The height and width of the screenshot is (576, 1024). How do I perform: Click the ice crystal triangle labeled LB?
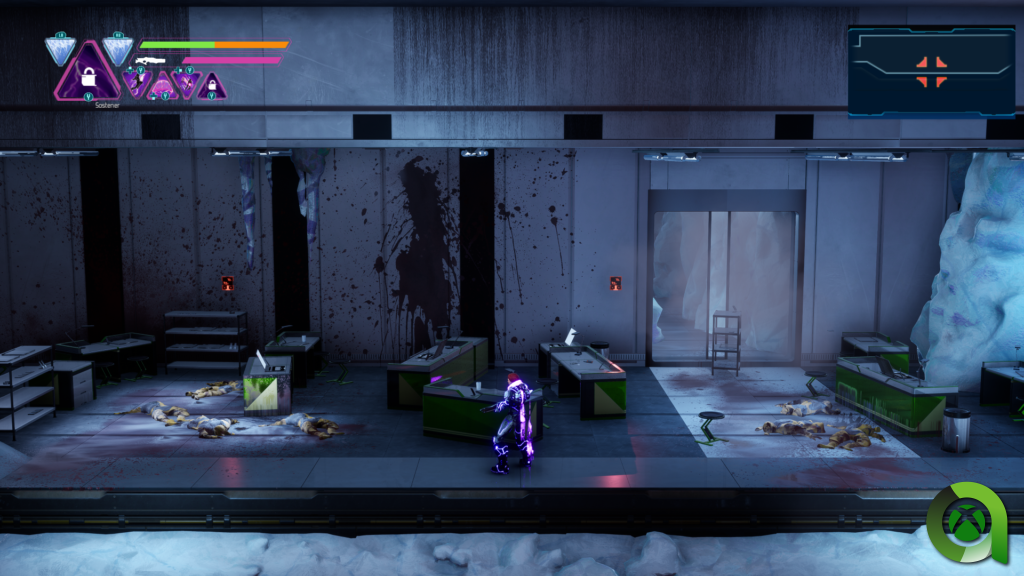tap(61, 49)
